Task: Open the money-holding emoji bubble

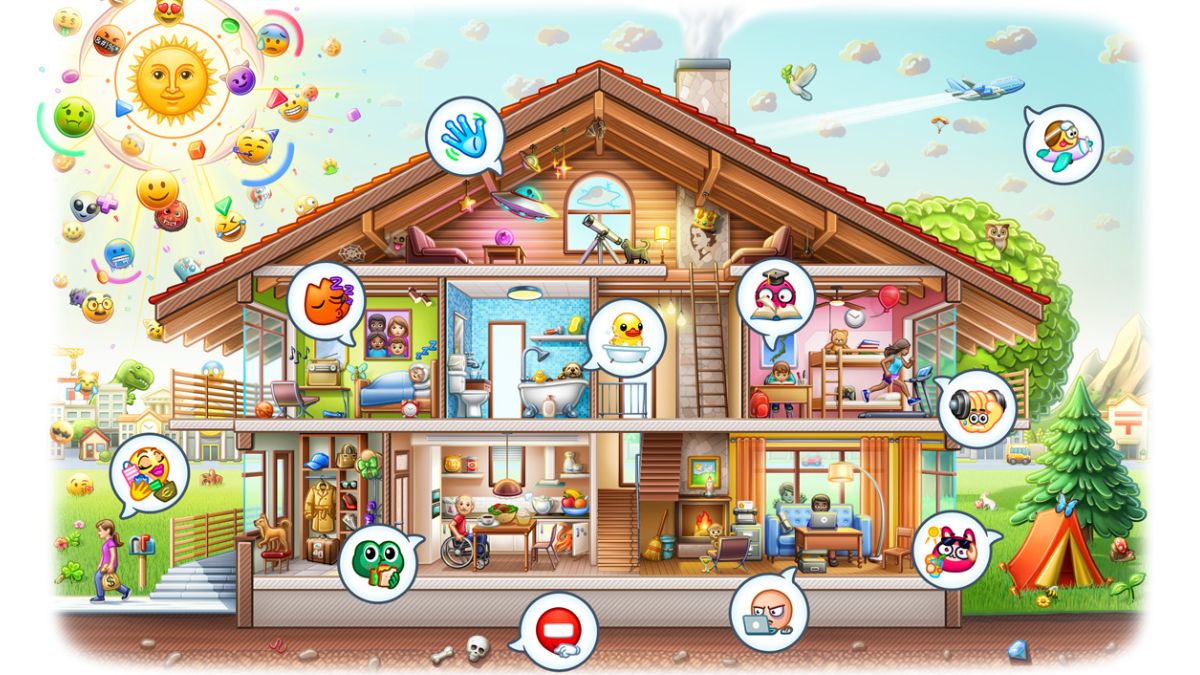Action: click(149, 473)
